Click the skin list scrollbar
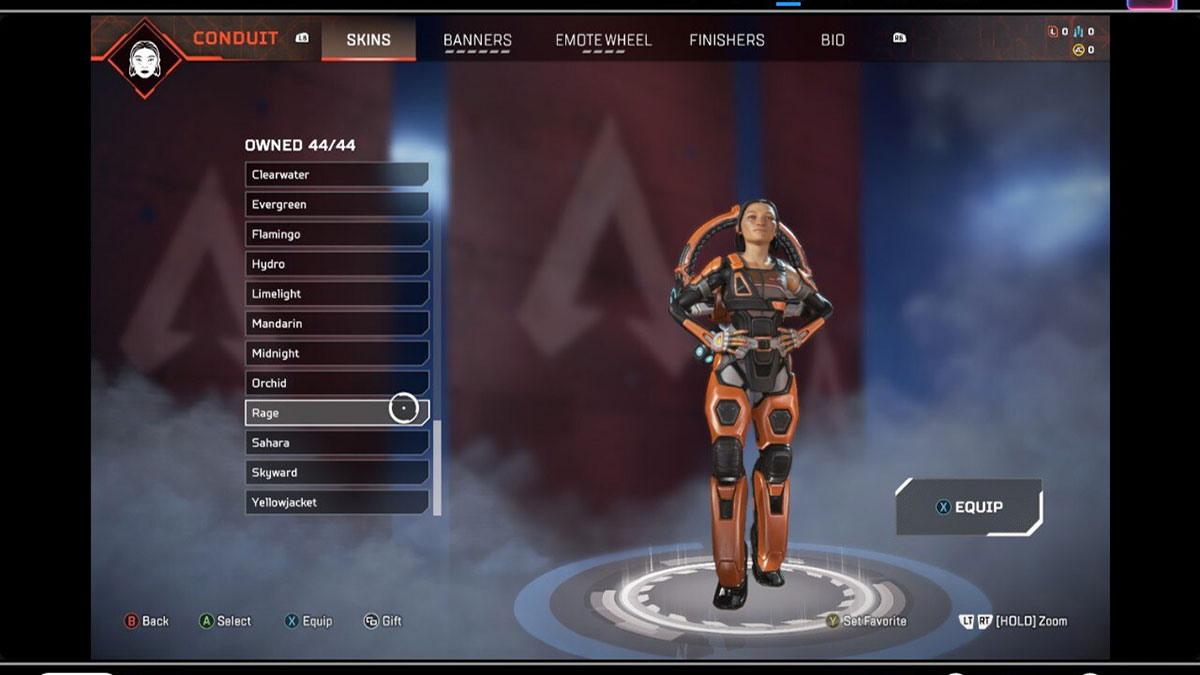Image resolution: width=1200 pixels, height=675 pixels. [x=437, y=467]
